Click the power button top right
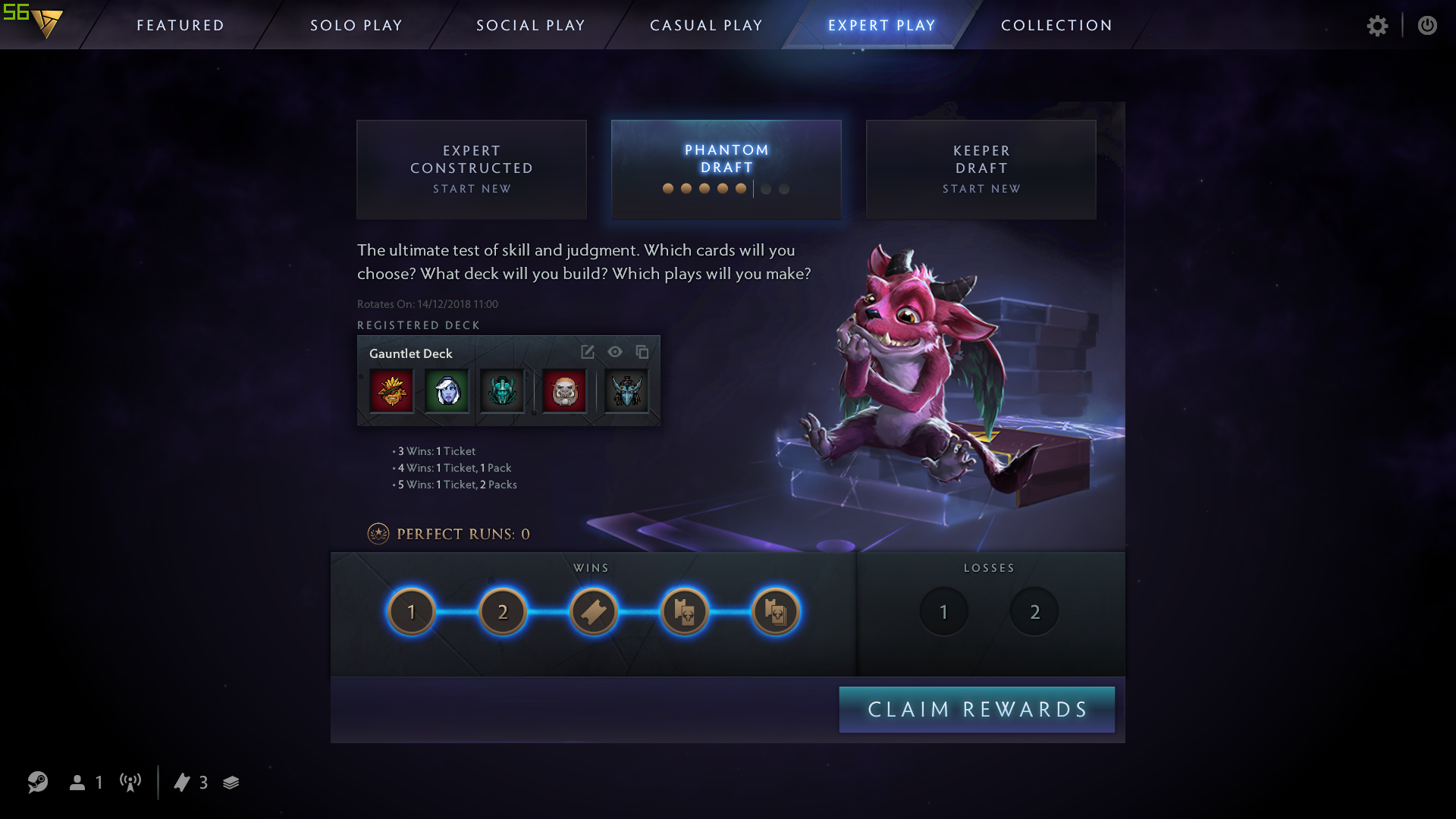 point(1428,25)
